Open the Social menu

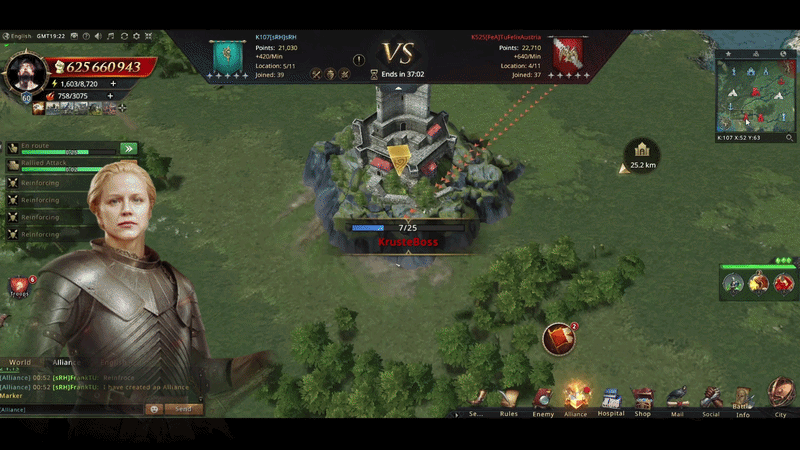click(x=711, y=397)
